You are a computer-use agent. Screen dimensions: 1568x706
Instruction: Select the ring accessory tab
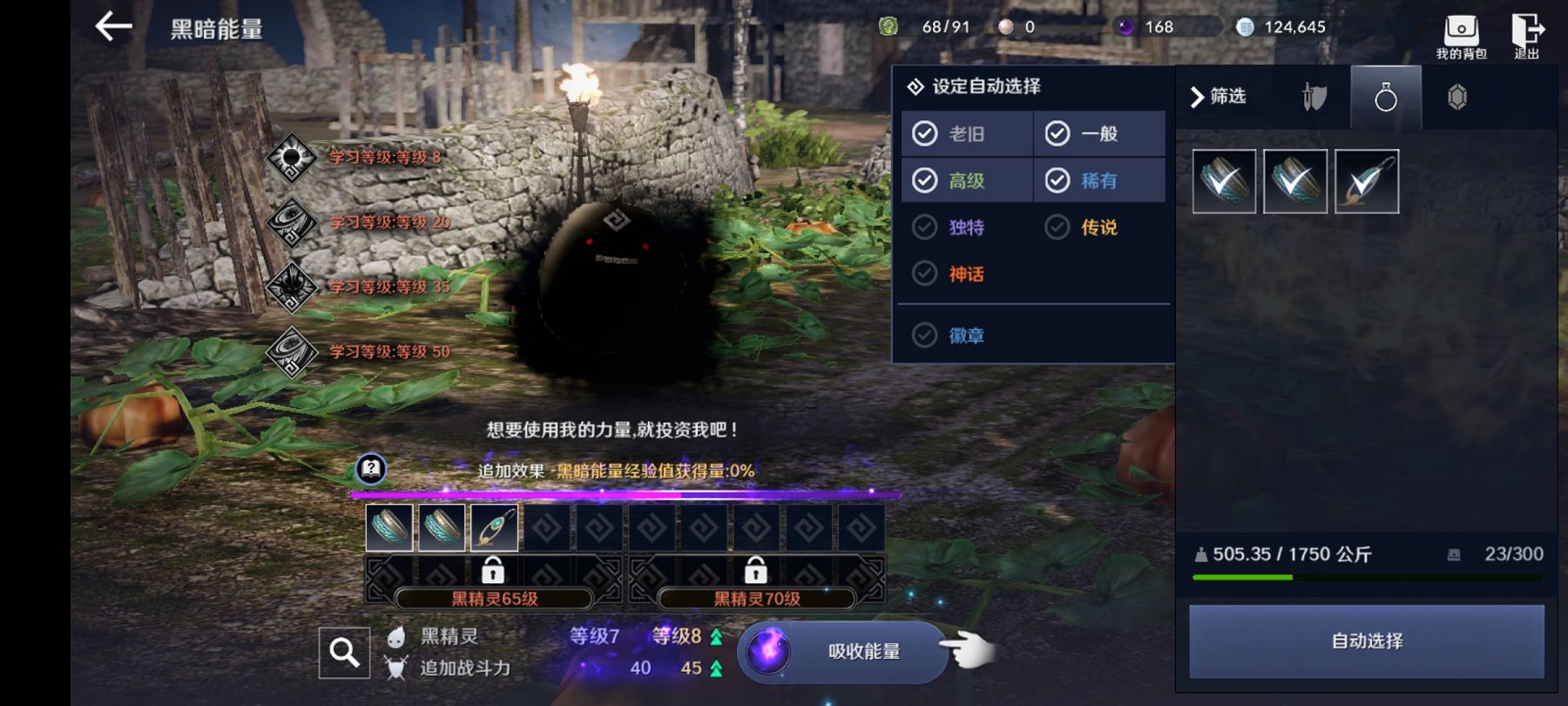click(x=1385, y=97)
